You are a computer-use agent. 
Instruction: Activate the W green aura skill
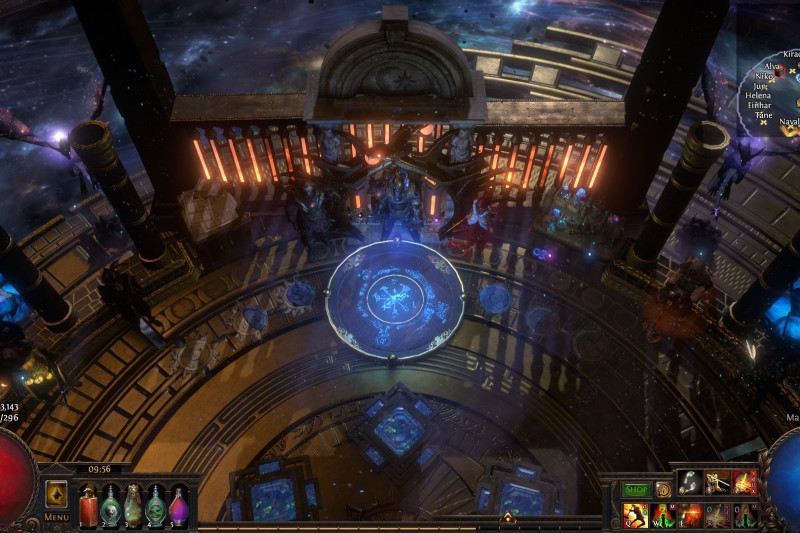(663, 515)
